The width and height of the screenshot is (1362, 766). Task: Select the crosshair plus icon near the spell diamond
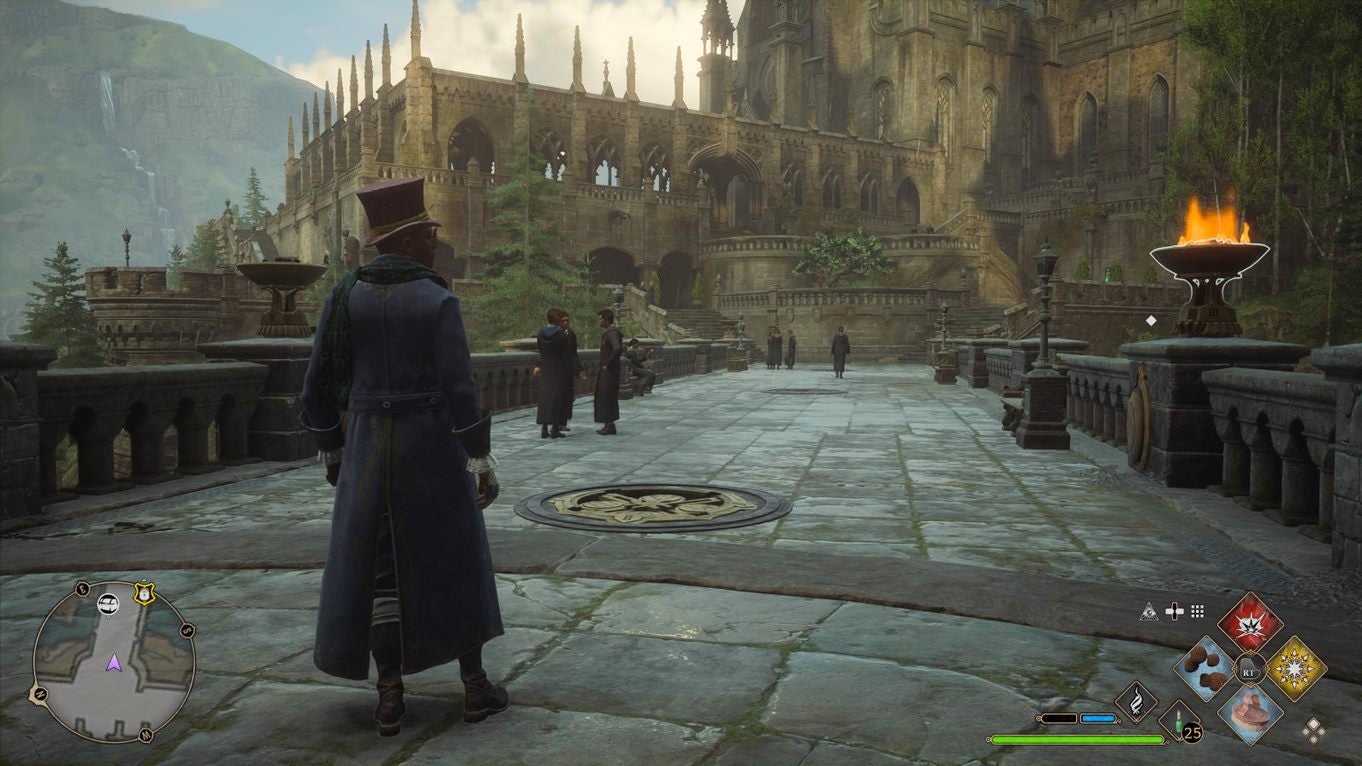pos(1174,611)
